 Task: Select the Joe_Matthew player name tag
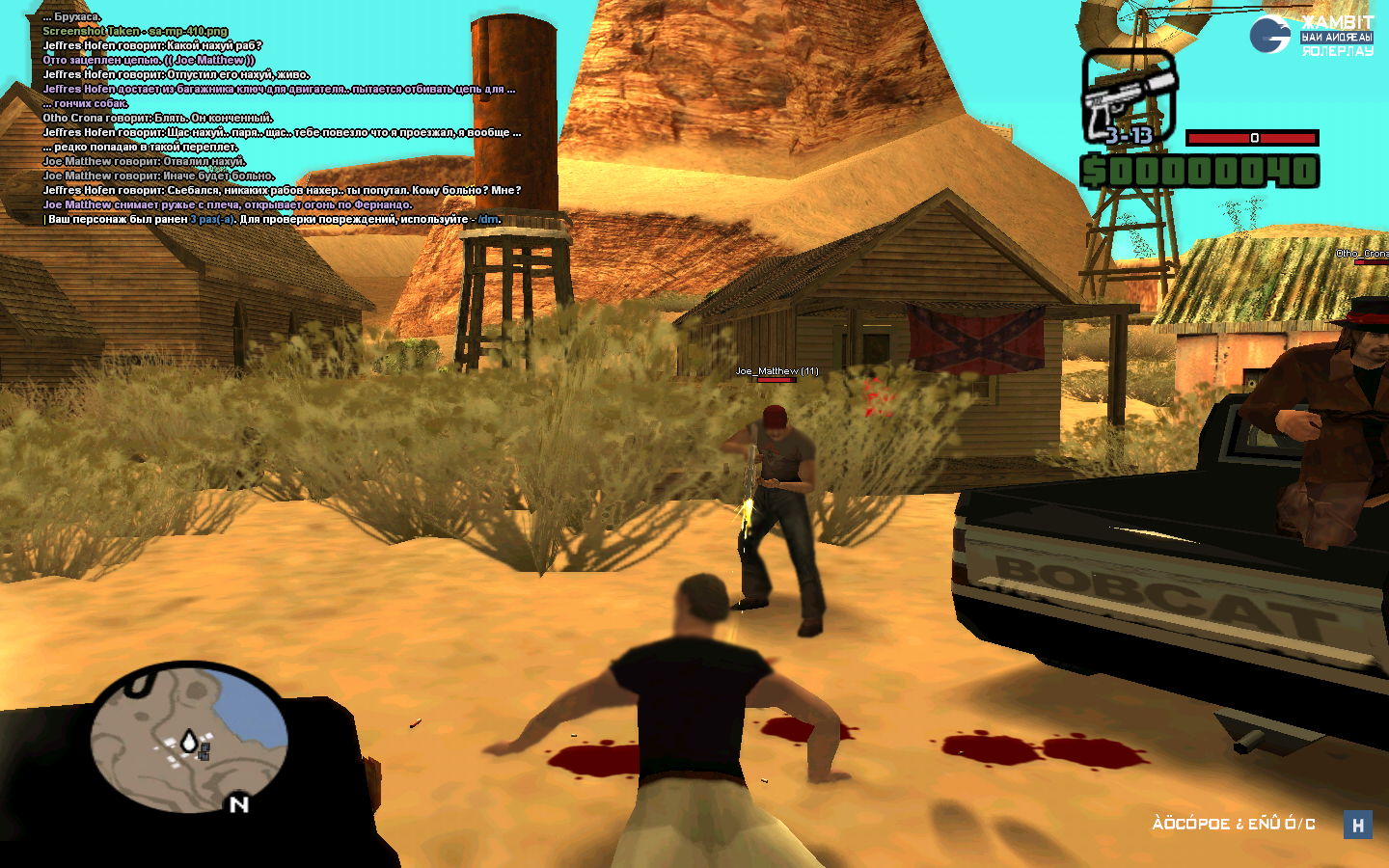pos(776,371)
